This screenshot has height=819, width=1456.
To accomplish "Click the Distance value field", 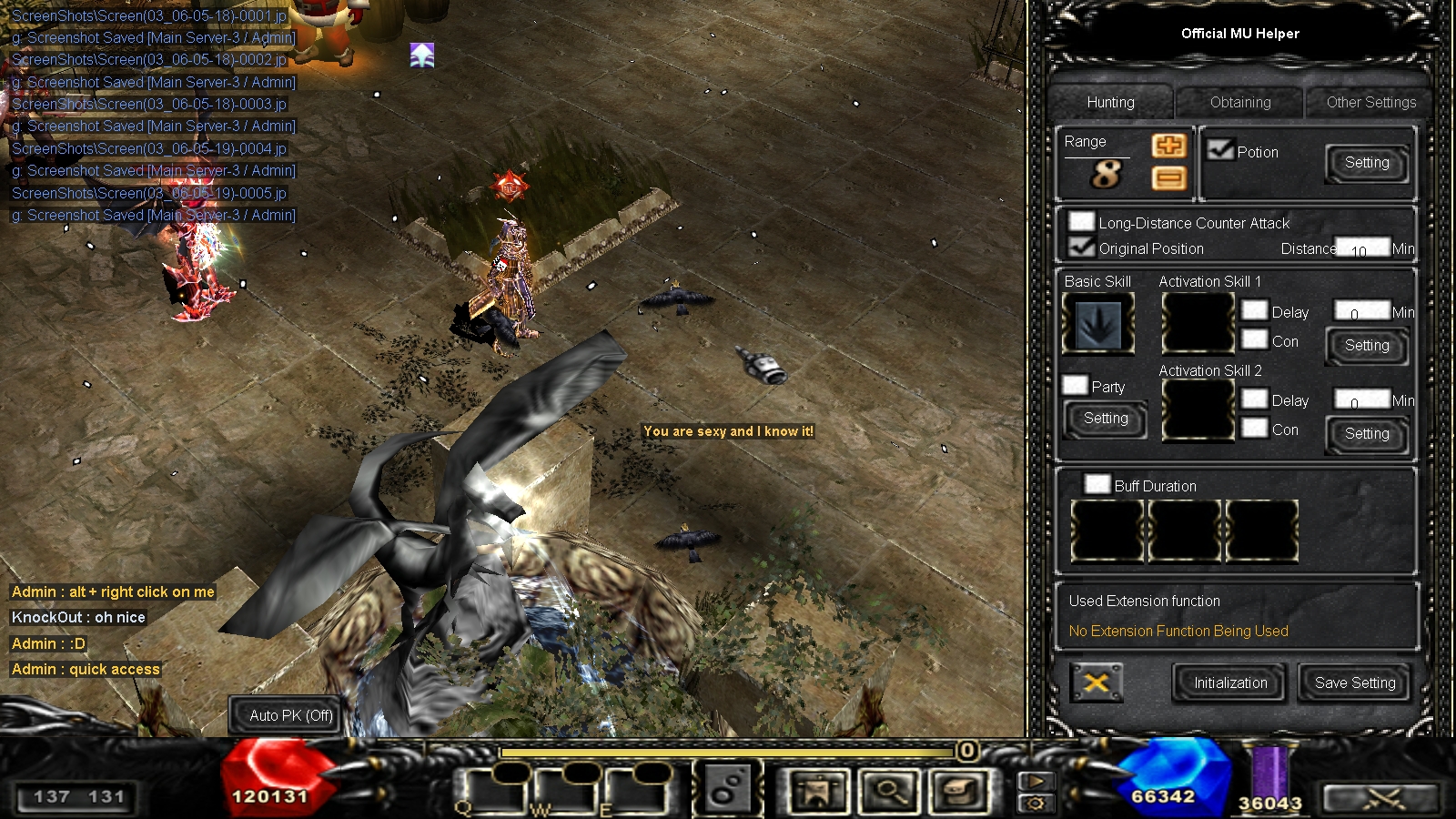I will (1361, 248).
